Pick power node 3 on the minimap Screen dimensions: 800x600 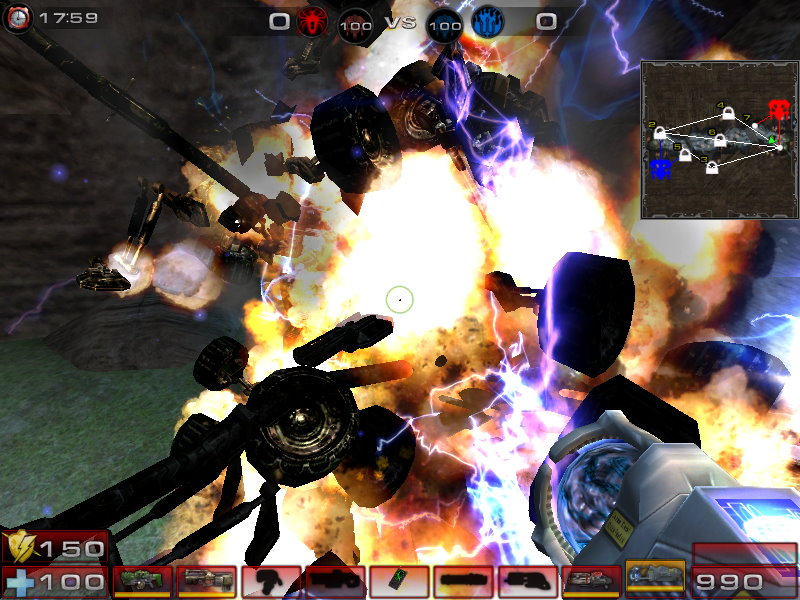(712, 167)
